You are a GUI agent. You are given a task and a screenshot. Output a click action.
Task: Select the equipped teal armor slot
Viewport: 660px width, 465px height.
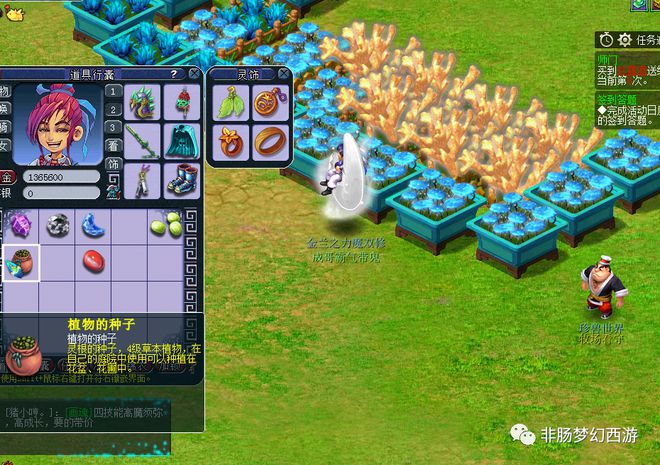click(x=181, y=139)
